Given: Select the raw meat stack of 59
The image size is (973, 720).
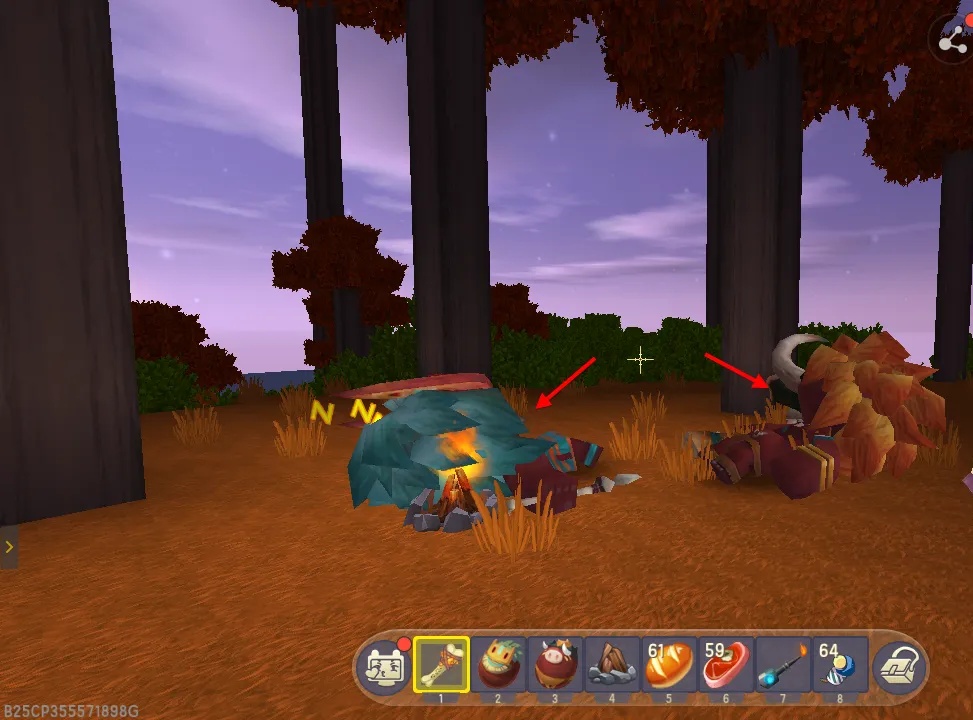Looking at the screenshot, I should pos(726,663).
